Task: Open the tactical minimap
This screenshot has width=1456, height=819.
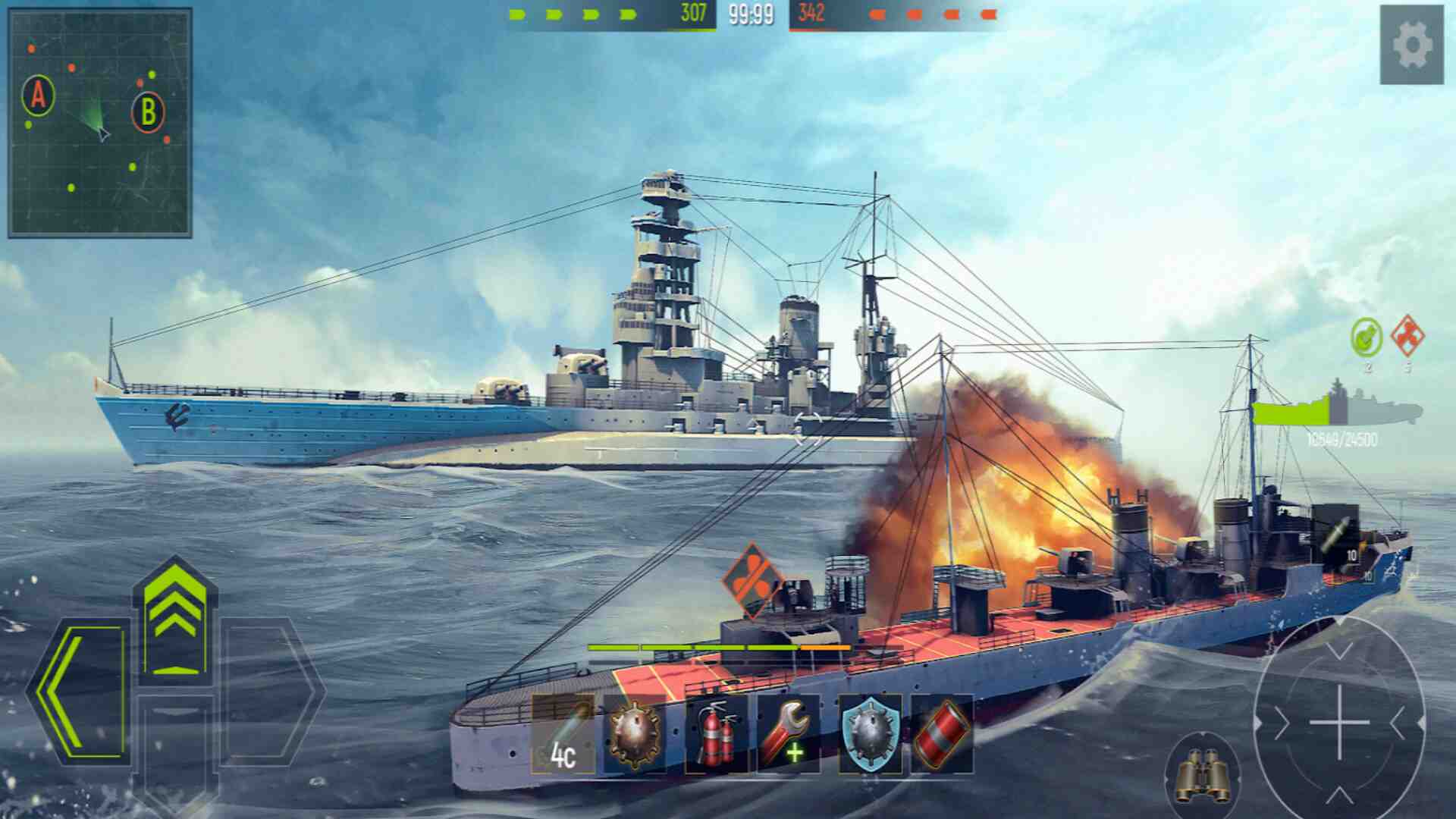Action: [x=99, y=123]
